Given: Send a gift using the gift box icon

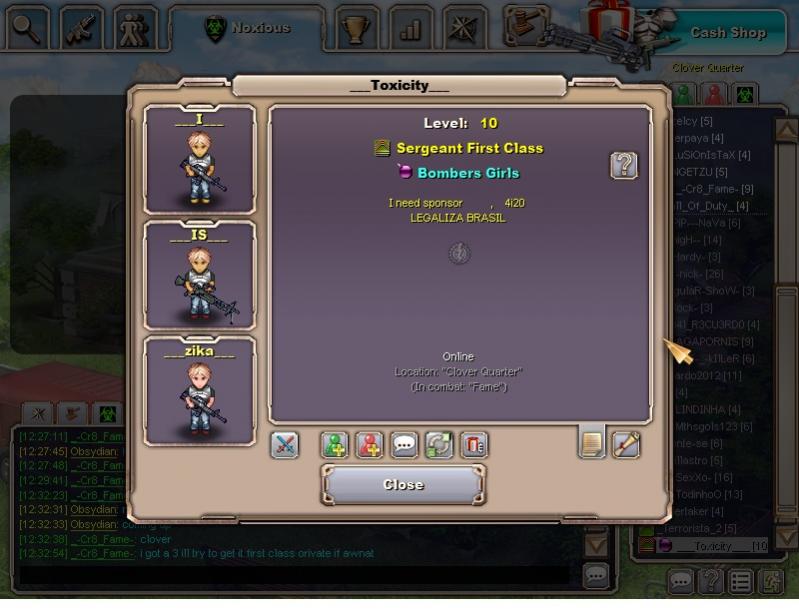Looking at the screenshot, I should (x=474, y=445).
